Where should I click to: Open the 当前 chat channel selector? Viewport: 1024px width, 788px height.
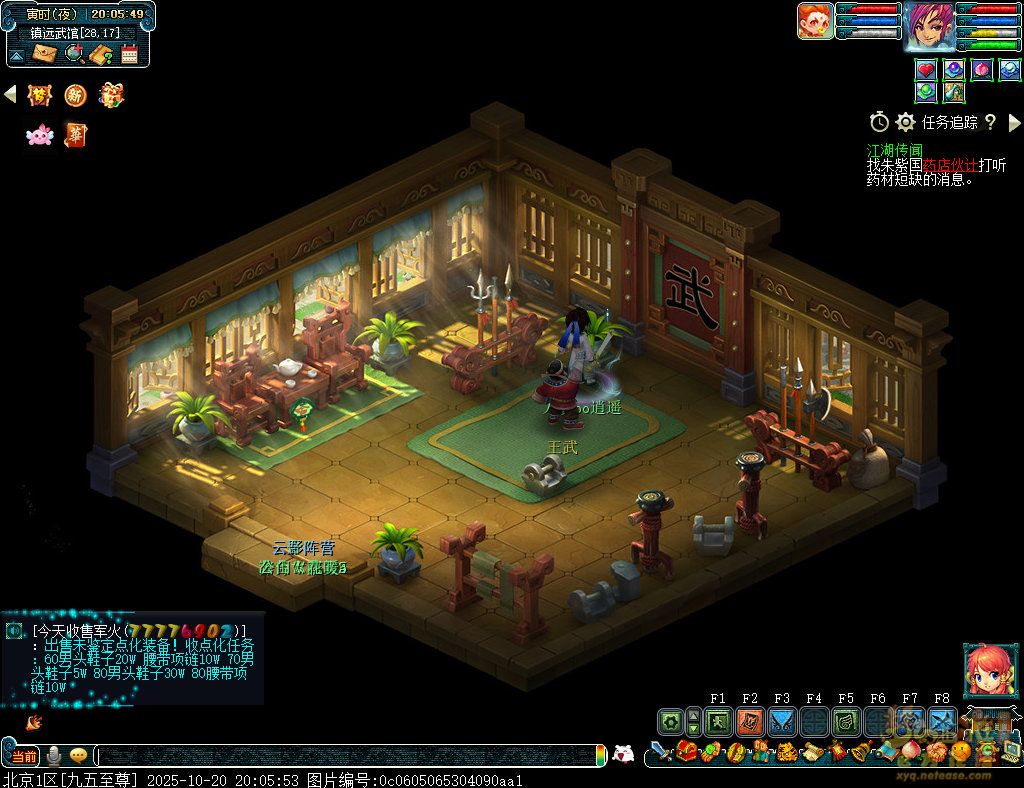[x=23, y=756]
